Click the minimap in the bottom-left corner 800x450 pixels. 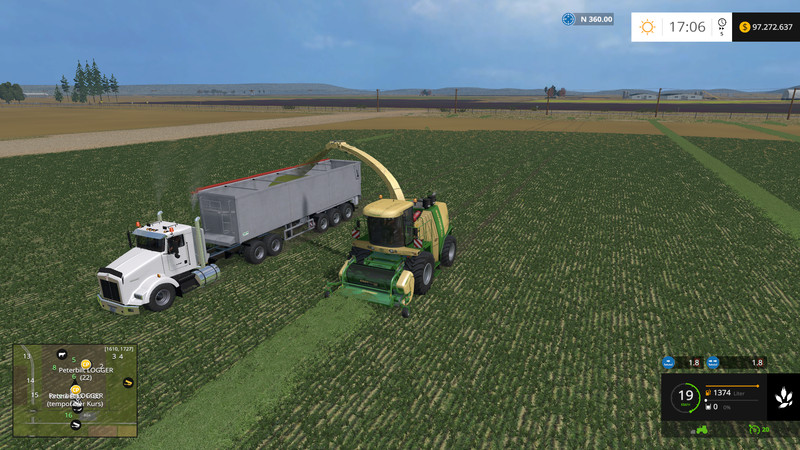pos(75,391)
